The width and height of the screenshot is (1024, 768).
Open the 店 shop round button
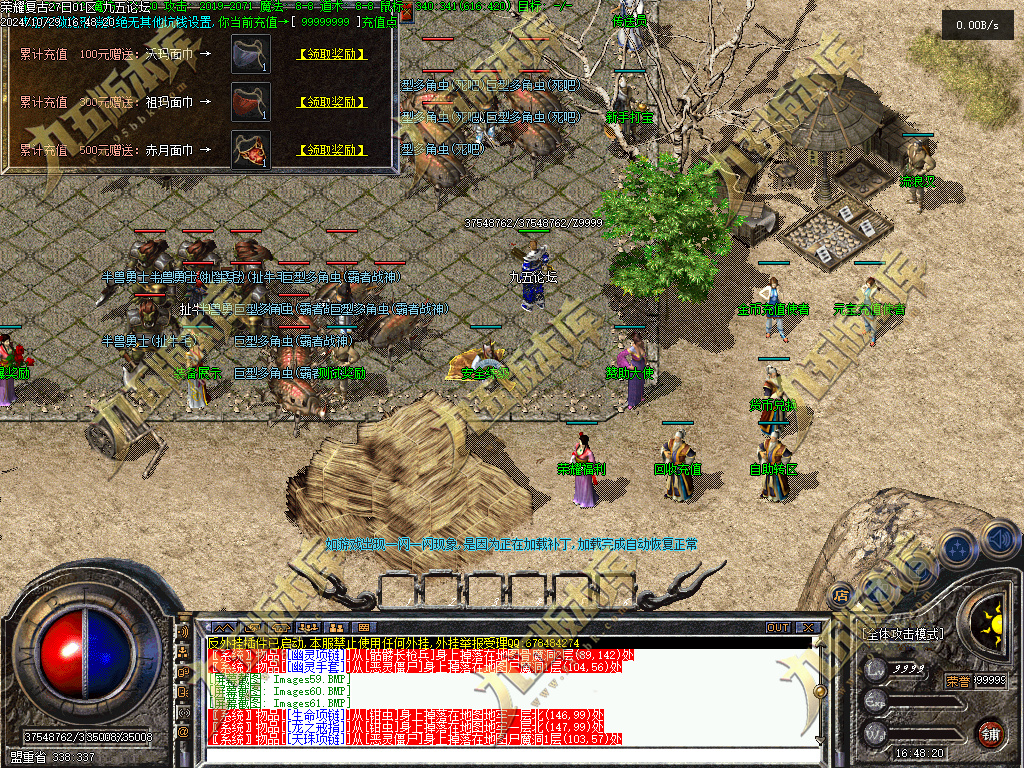[x=841, y=593]
